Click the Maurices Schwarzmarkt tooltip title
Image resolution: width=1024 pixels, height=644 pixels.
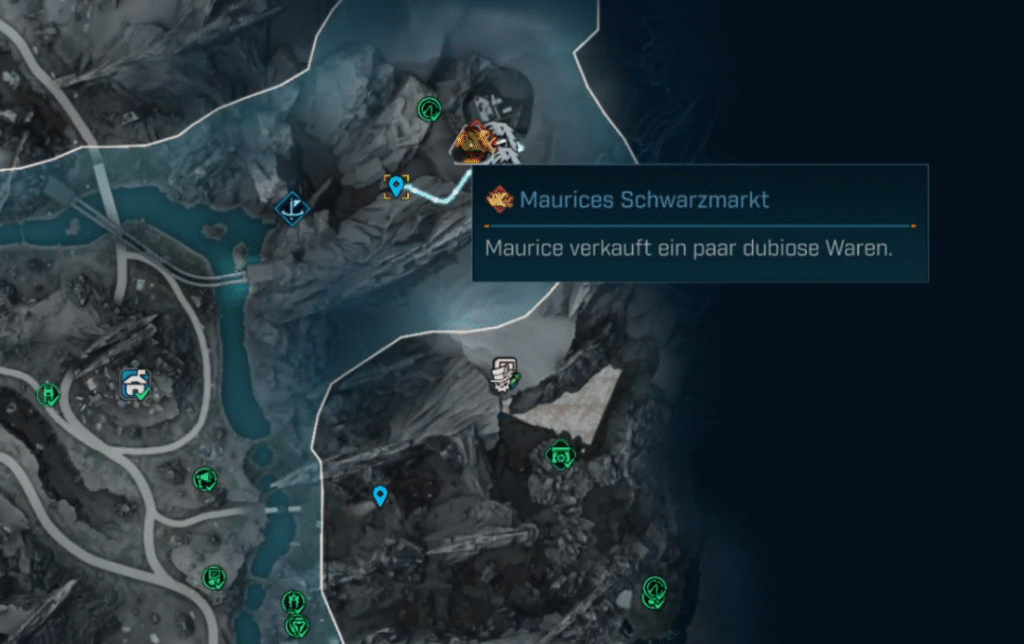643,200
